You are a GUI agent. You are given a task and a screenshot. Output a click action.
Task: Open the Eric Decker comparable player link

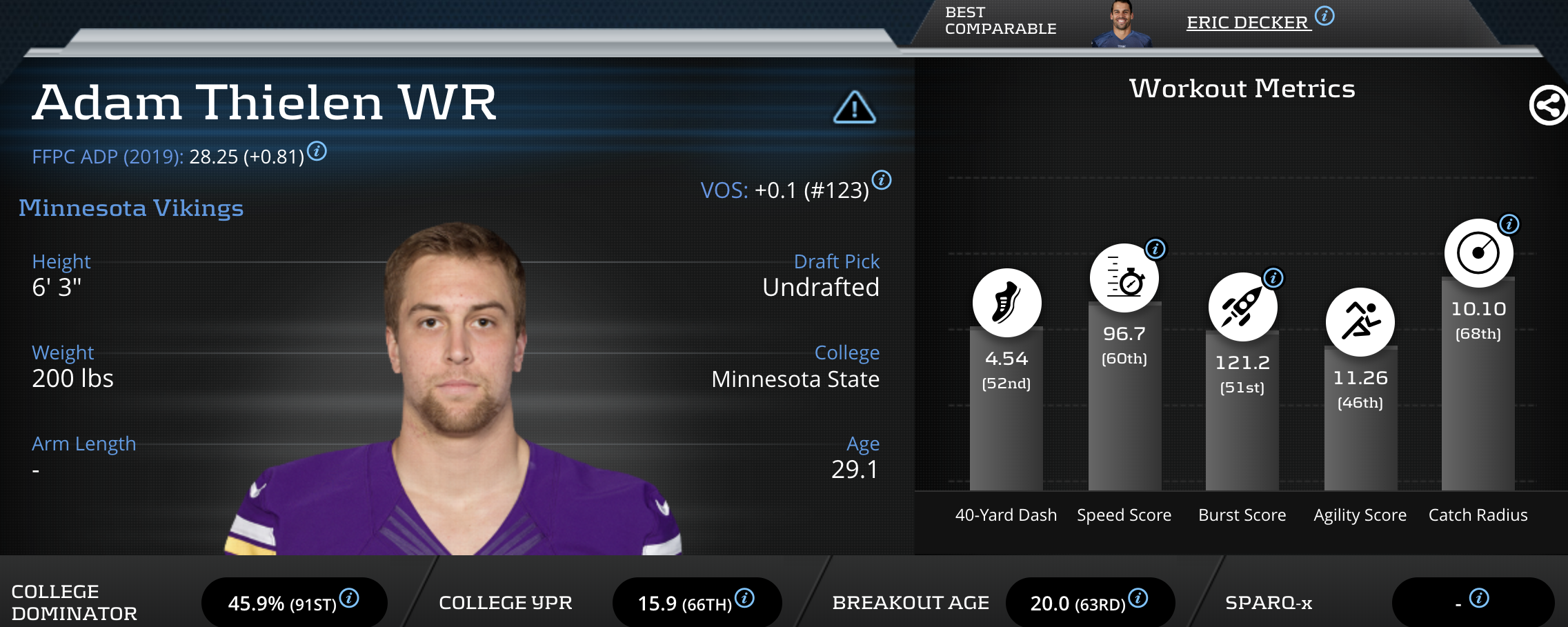coord(1247,23)
